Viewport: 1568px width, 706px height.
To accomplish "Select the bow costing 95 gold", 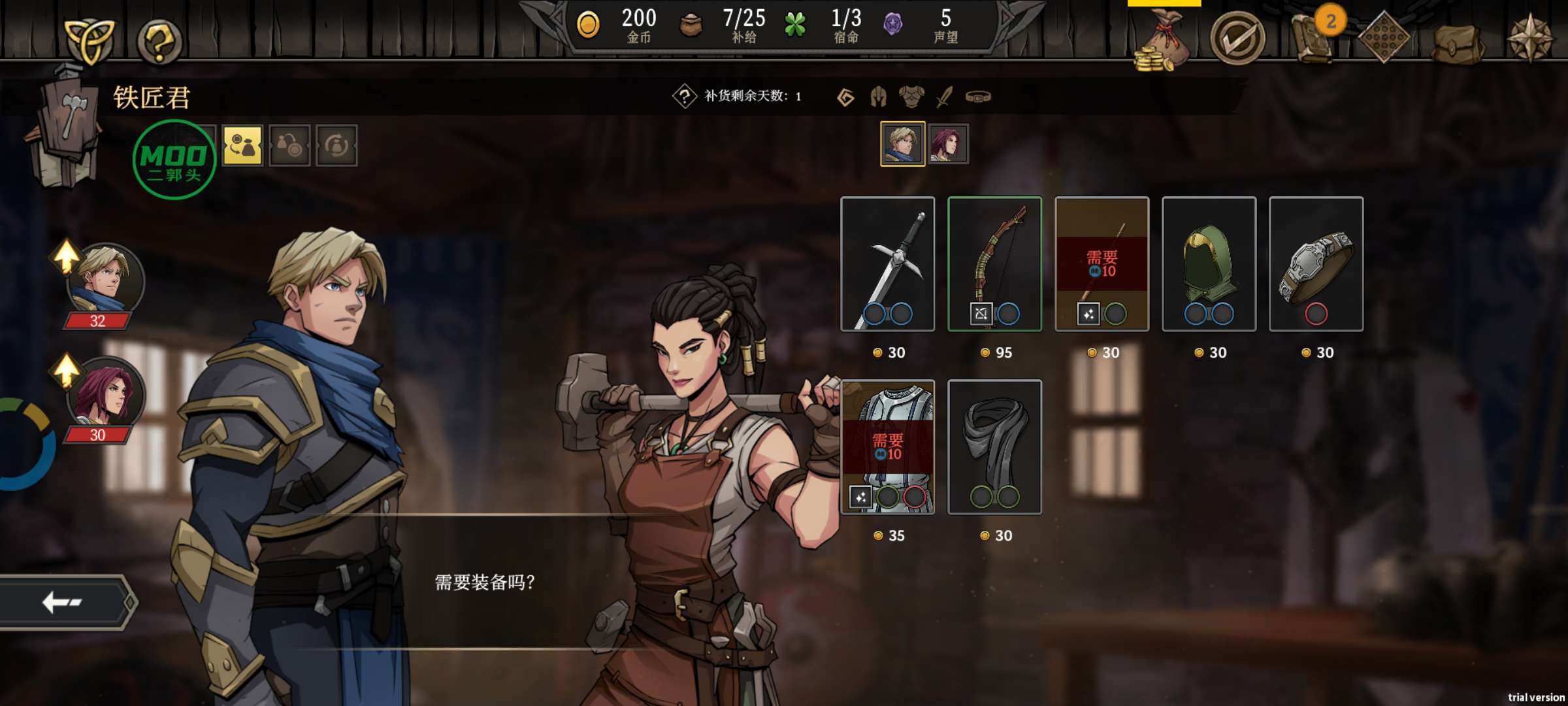I will (x=994, y=263).
